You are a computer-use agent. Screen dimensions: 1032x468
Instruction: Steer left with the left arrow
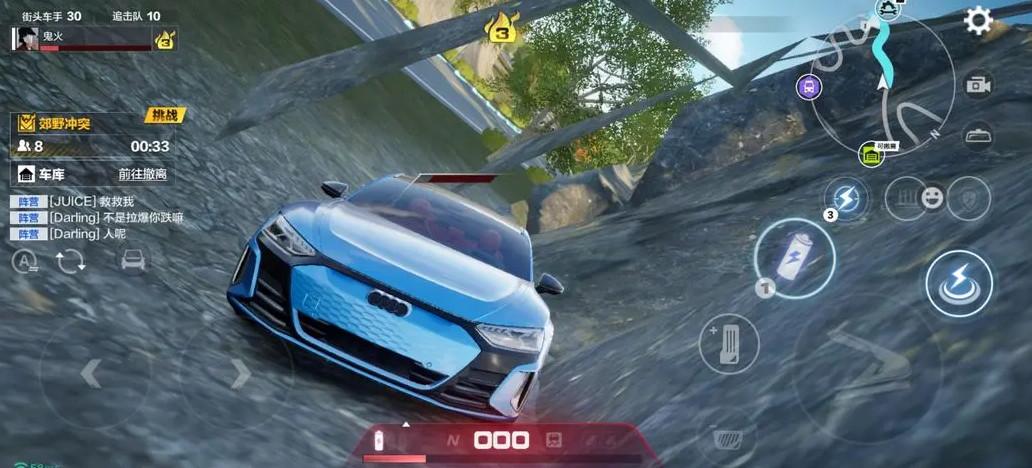pyautogui.click(x=91, y=374)
